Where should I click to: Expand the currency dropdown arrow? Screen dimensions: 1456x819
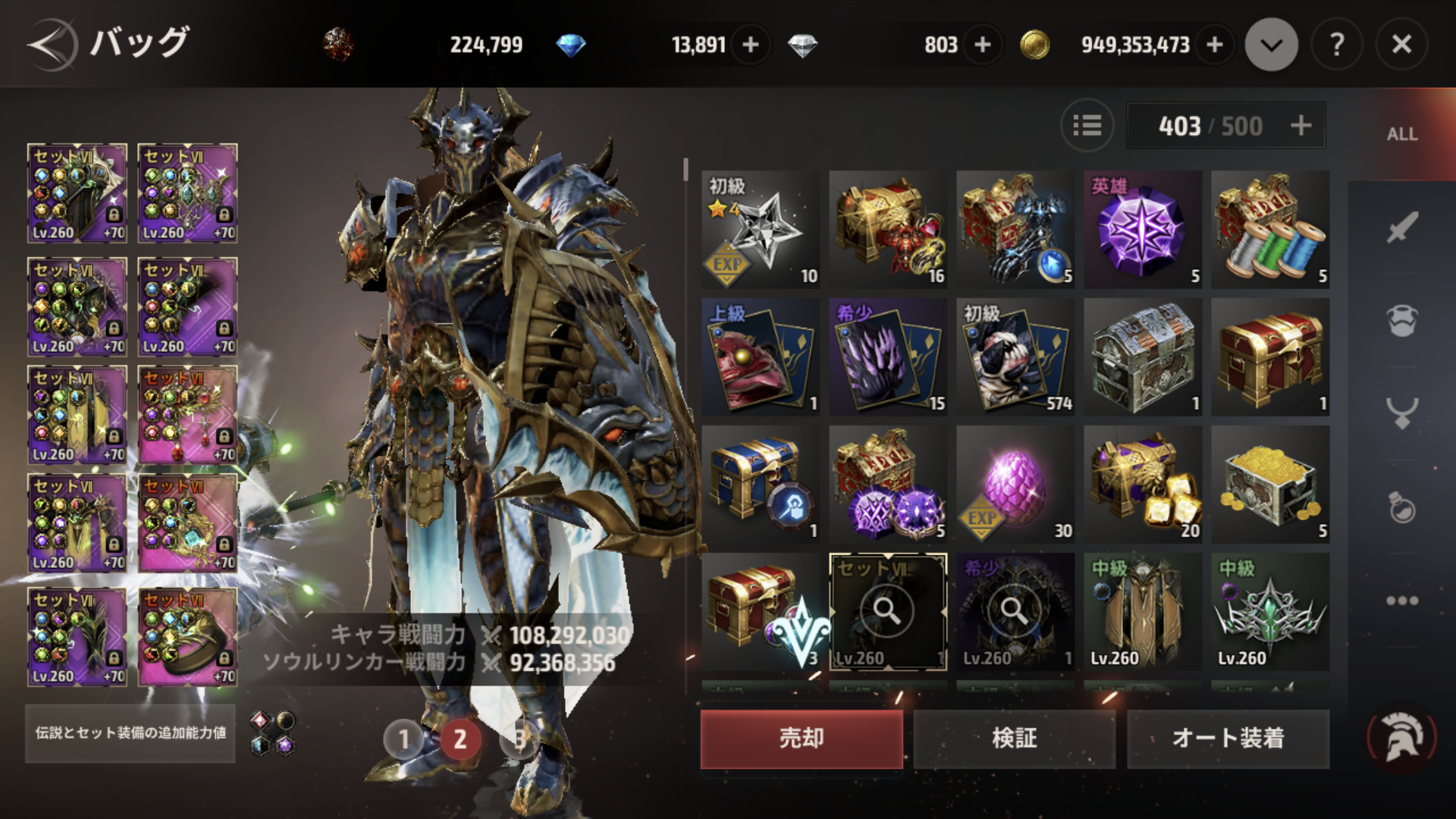pos(1272,45)
